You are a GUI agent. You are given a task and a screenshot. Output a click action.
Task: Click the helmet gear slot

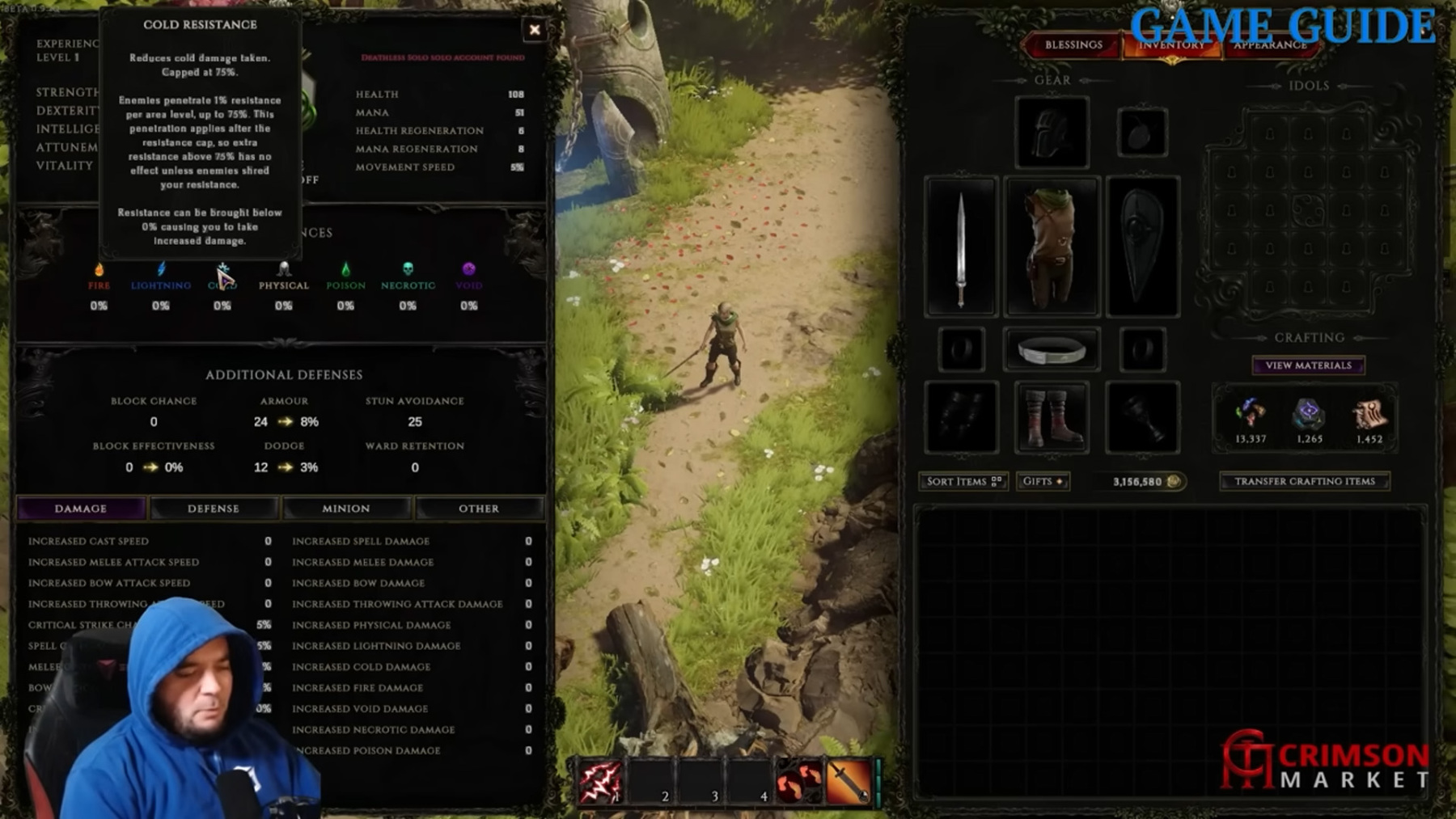coord(1052,133)
